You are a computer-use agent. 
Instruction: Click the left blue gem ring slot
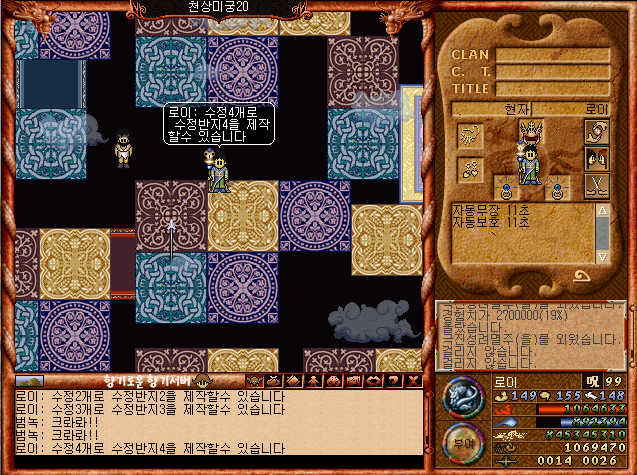[x=507, y=186]
